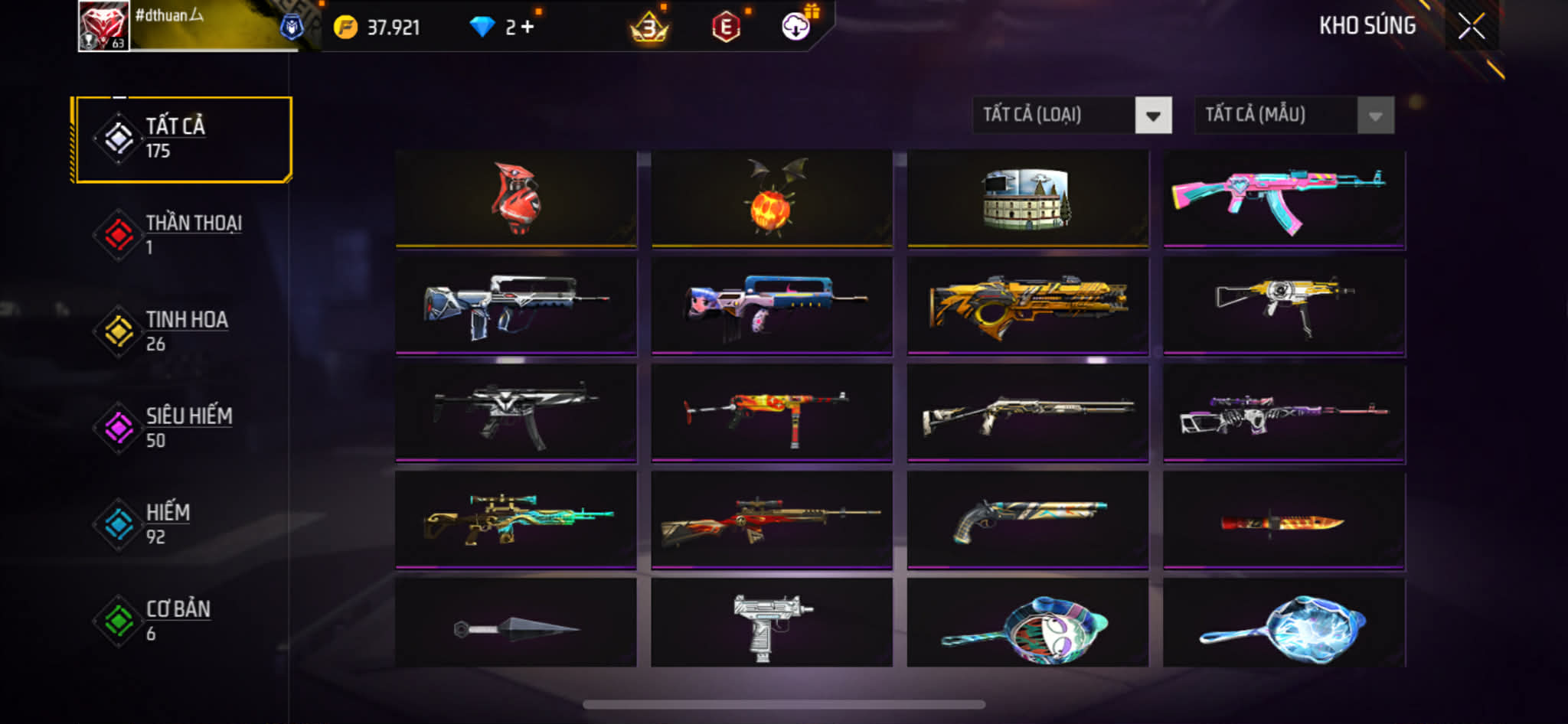The image size is (1568, 724).
Task: Pick the flame-patterned knife skin
Action: point(1283,522)
